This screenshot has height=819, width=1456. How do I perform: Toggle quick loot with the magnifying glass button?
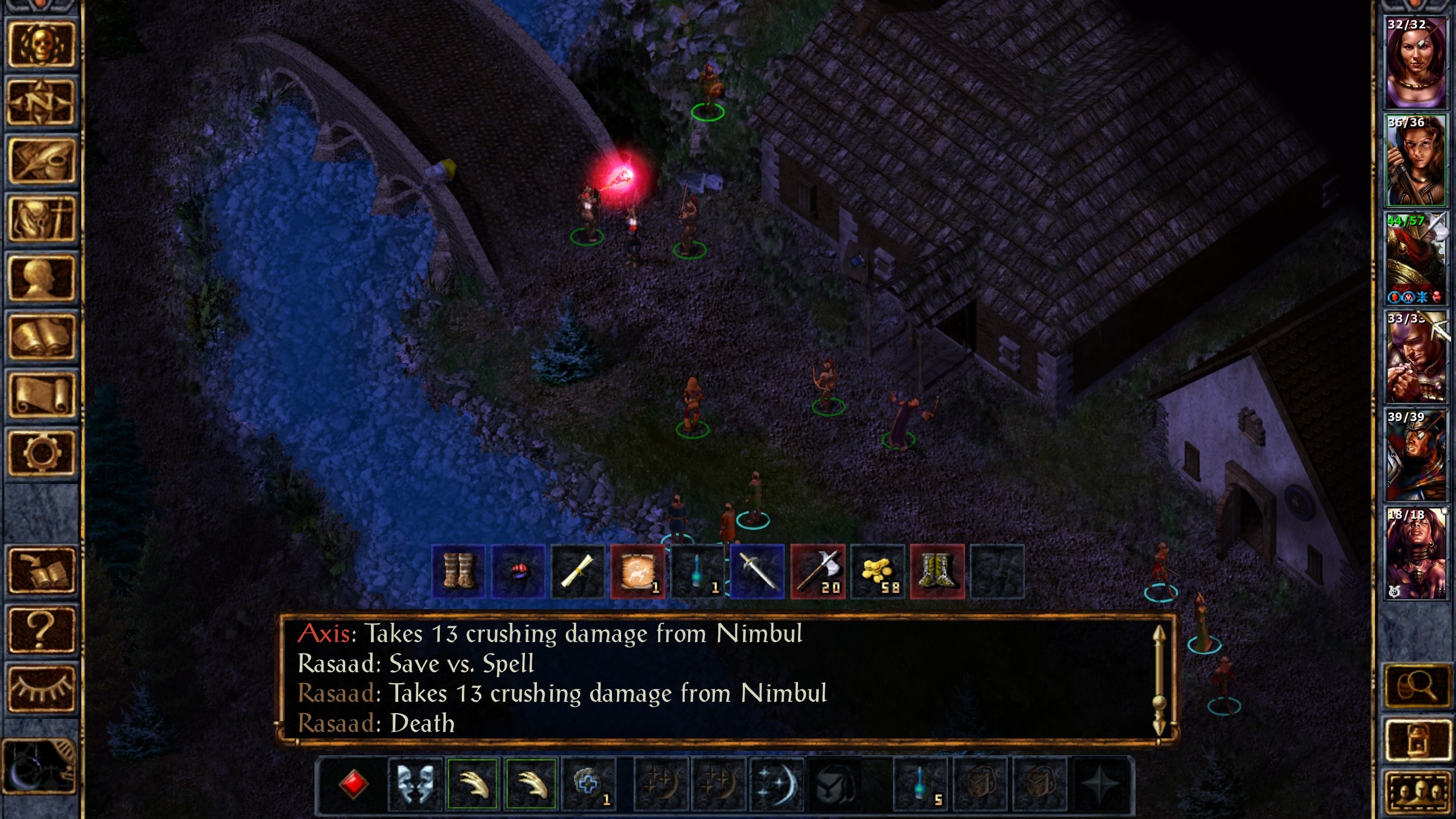coord(1417,687)
